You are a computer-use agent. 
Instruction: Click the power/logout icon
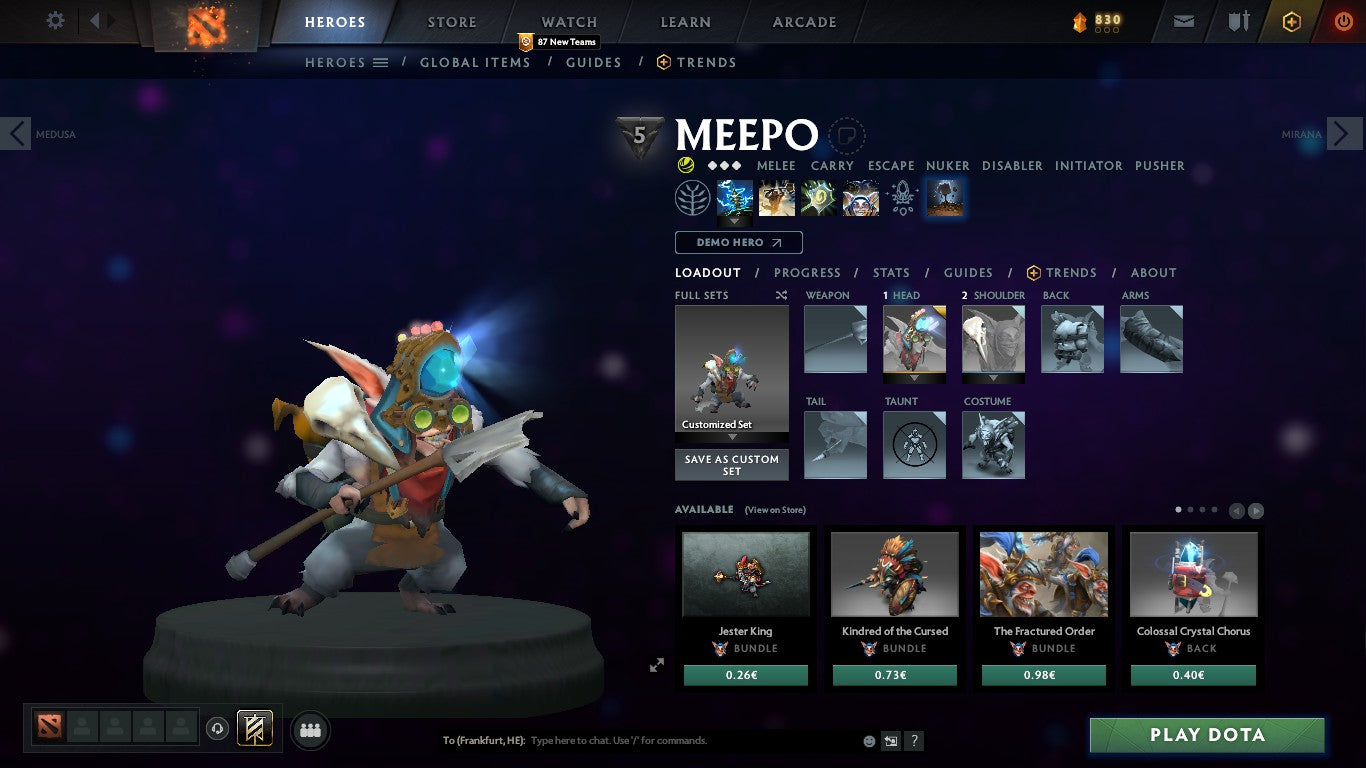pyautogui.click(x=1343, y=19)
